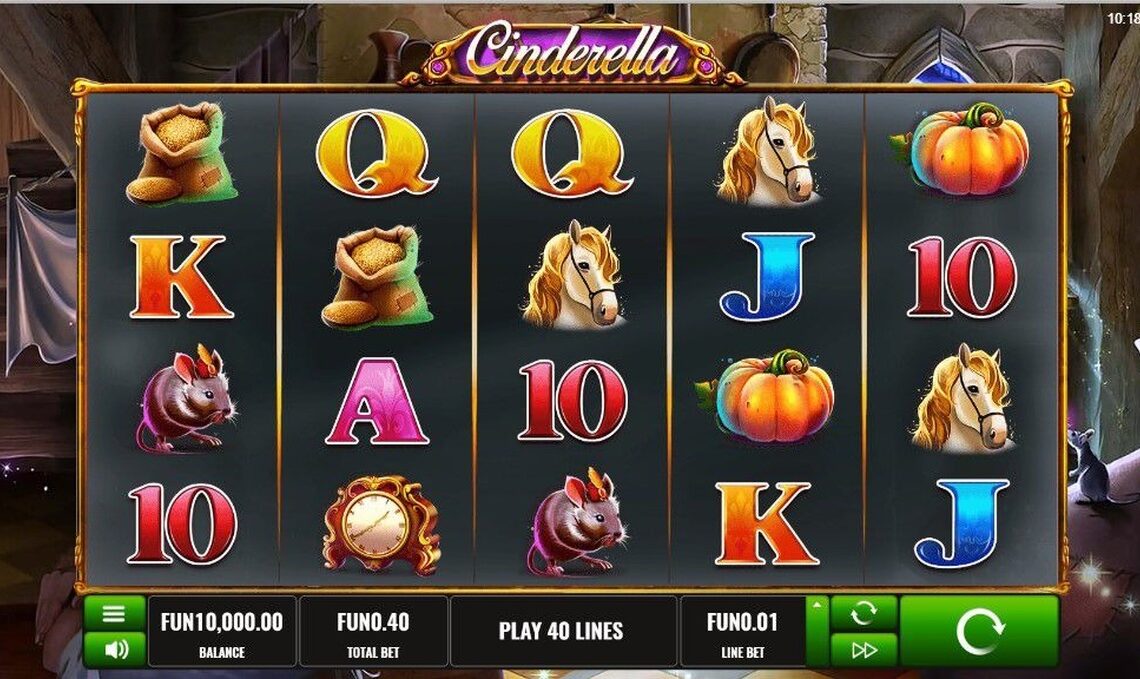Select the Total Bet panel

pyautogui.click(x=373, y=632)
